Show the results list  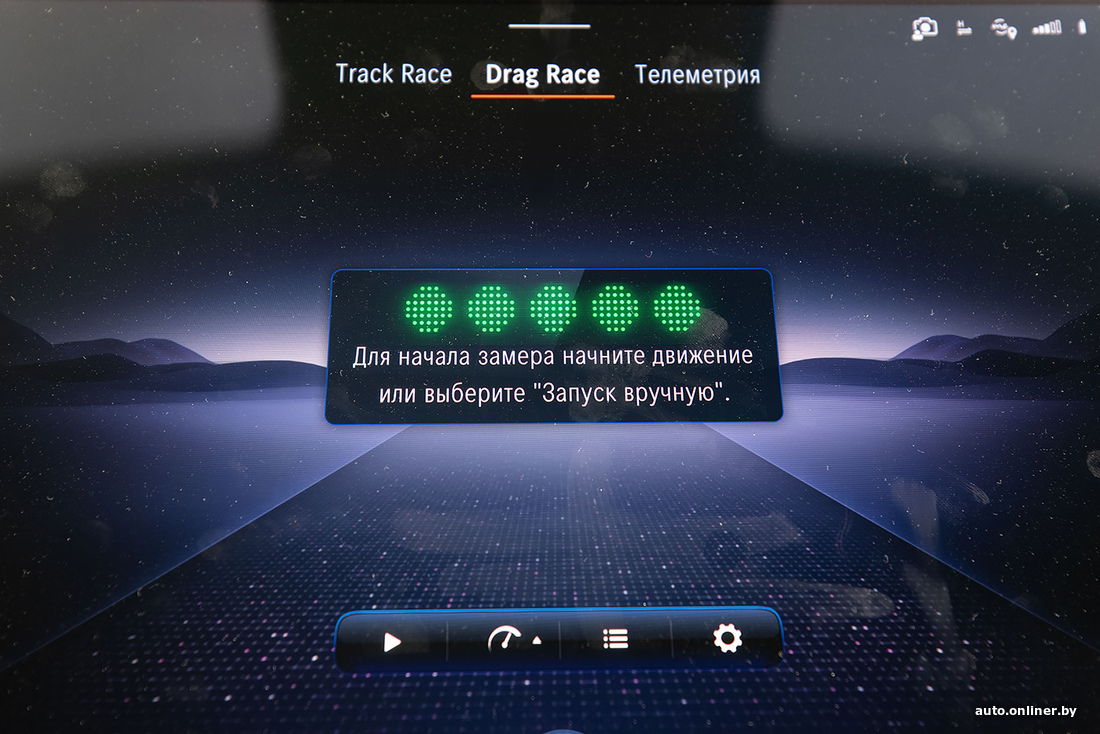[x=616, y=639]
